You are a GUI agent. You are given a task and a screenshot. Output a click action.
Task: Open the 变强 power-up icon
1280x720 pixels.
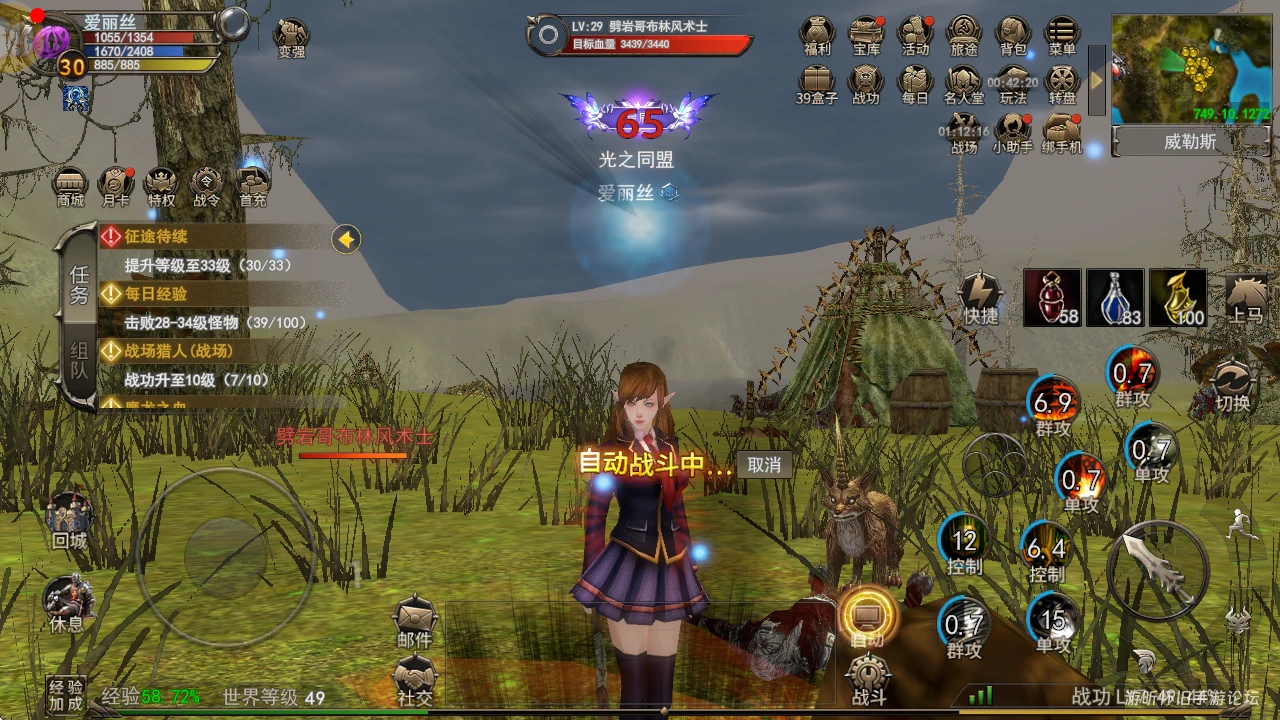pyautogui.click(x=291, y=37)
